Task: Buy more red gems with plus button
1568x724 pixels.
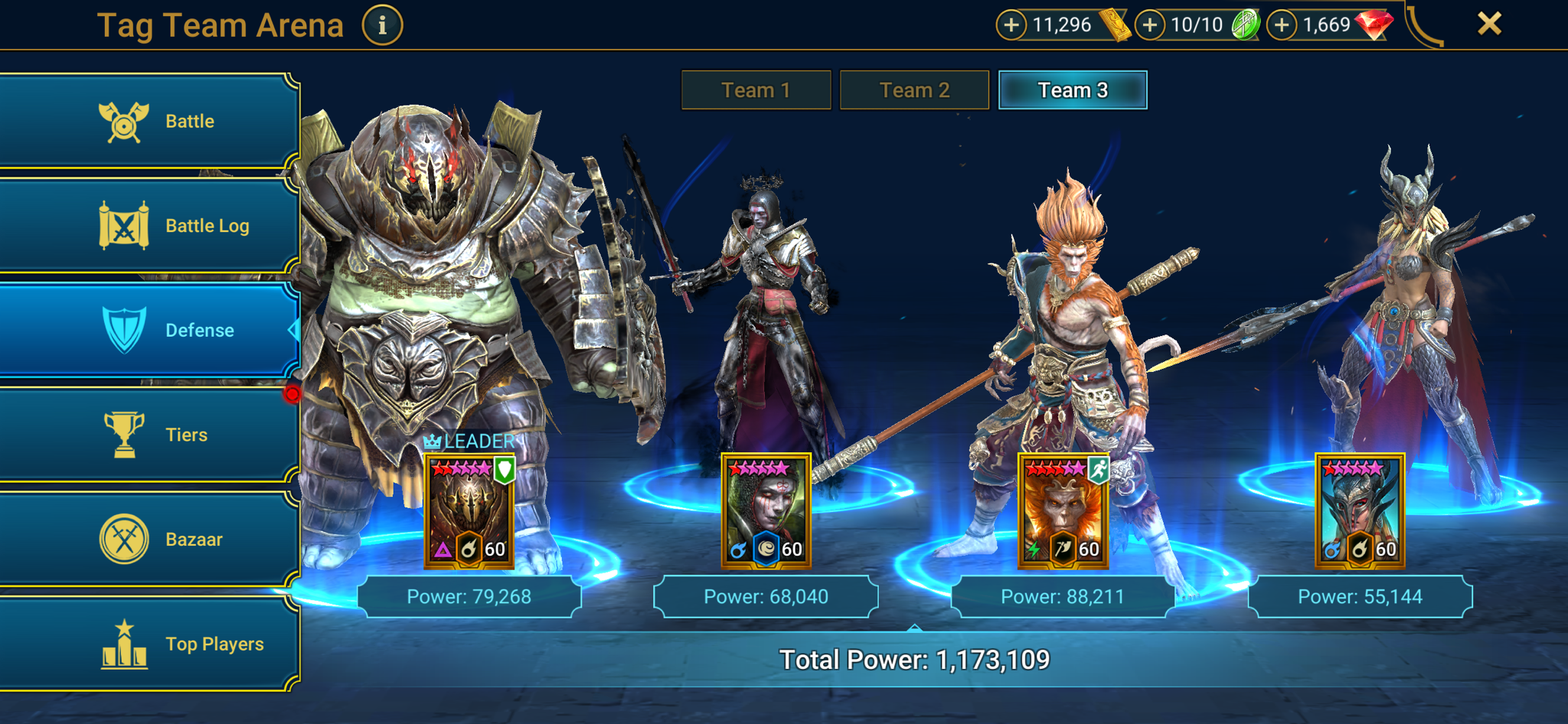Action: click(x=1282, y=25)
